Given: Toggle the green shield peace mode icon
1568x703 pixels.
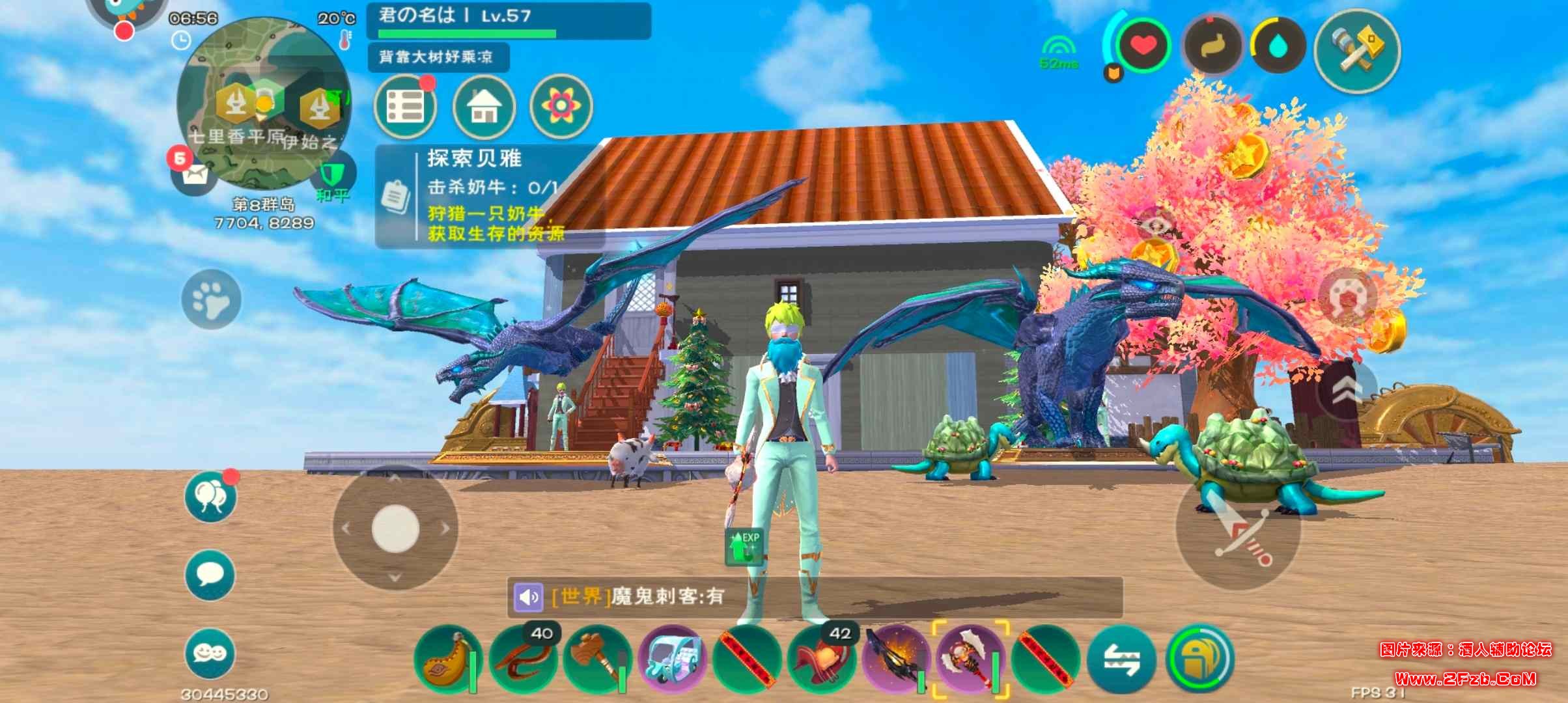Looking at the screenshot, I should pos(335,174).
